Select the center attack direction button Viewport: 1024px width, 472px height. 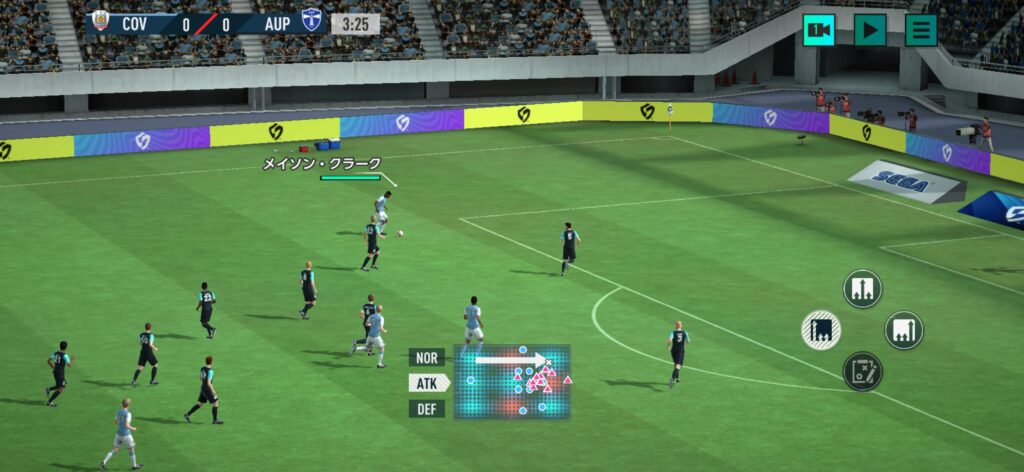pos(862,289)
